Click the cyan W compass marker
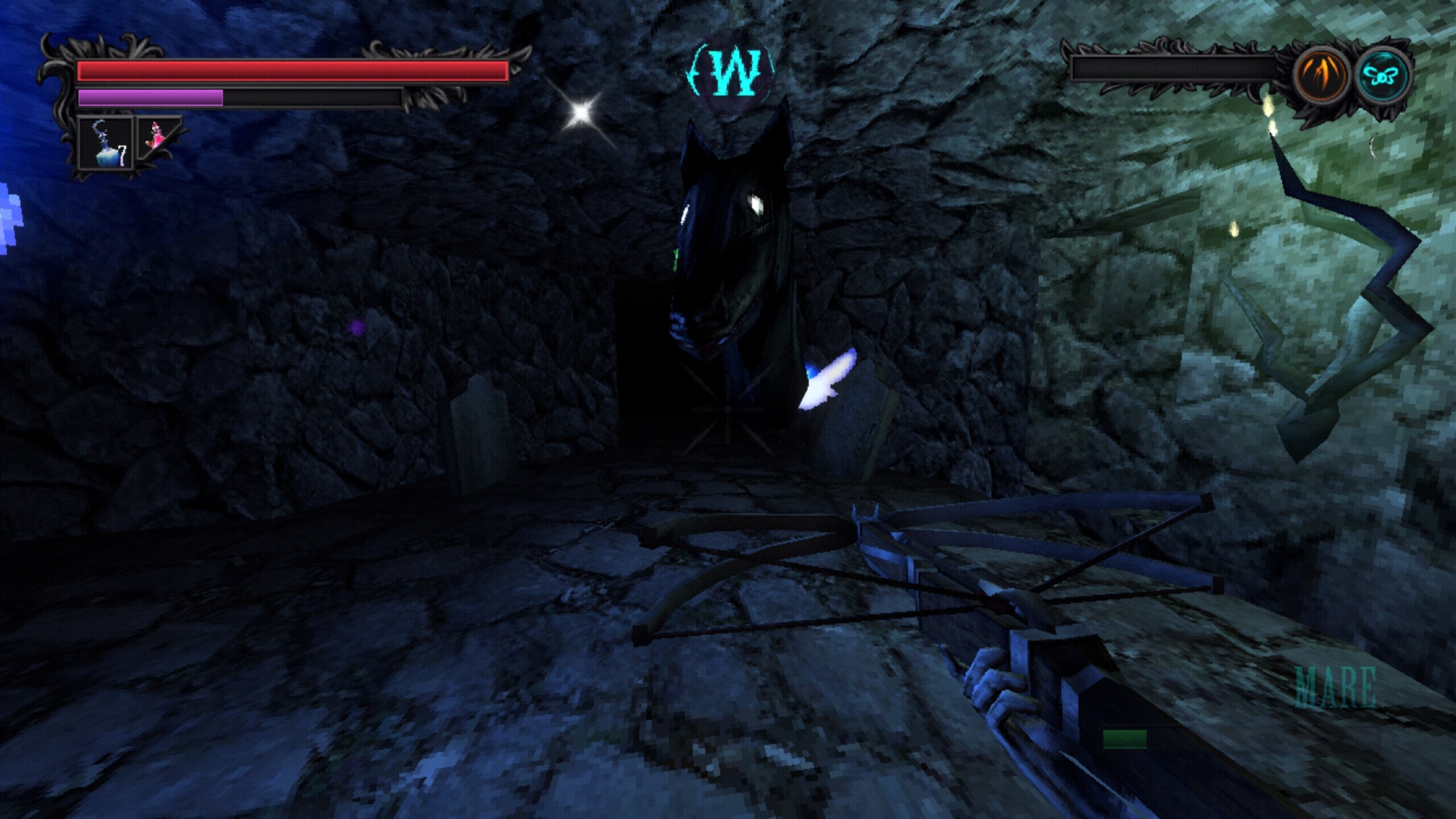The width and height of the screenshot is (1456, 819). pyautogui.click(x=732, y=73)
